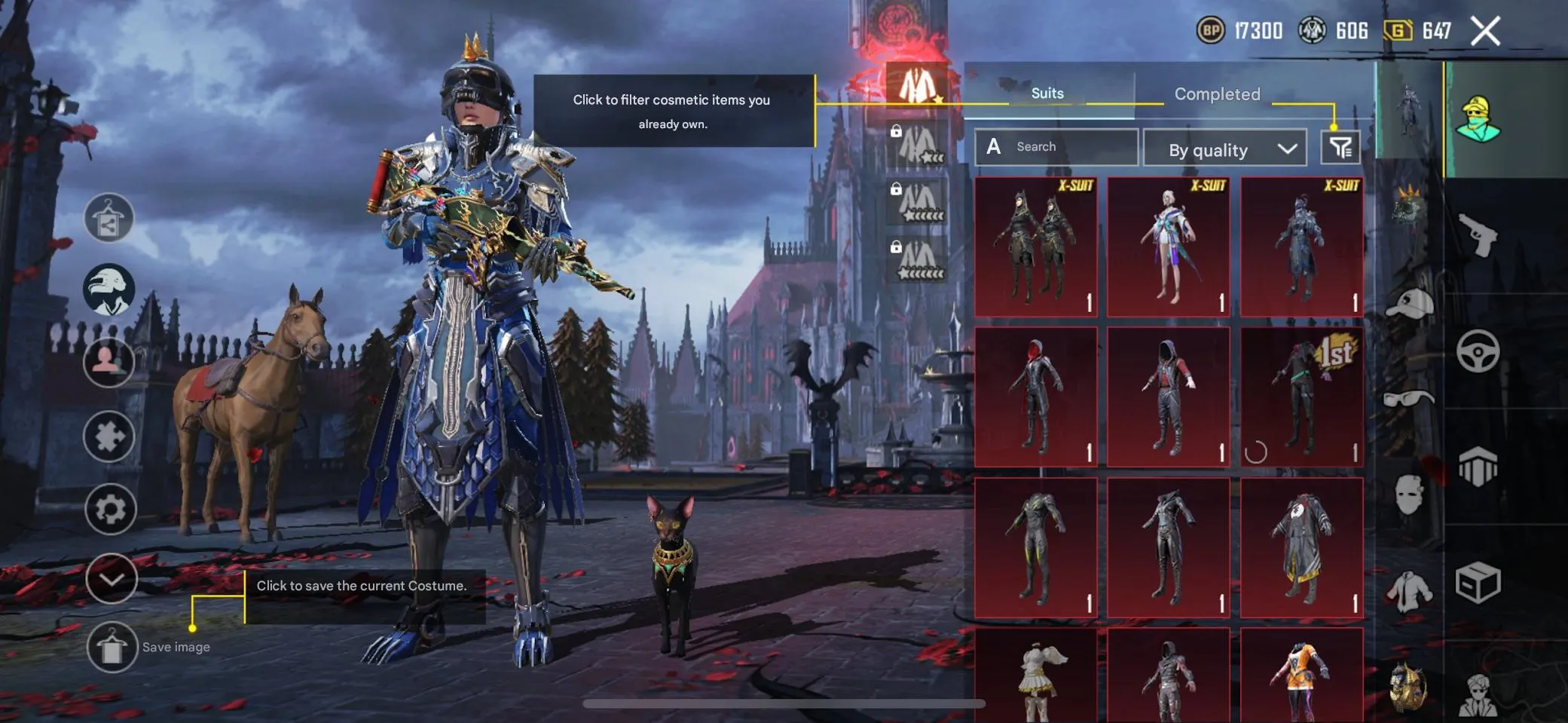Open the By quality dropdown
Image resolution: width=1568 pixels, height=723 pixels.
click(x=1224, y=149)
